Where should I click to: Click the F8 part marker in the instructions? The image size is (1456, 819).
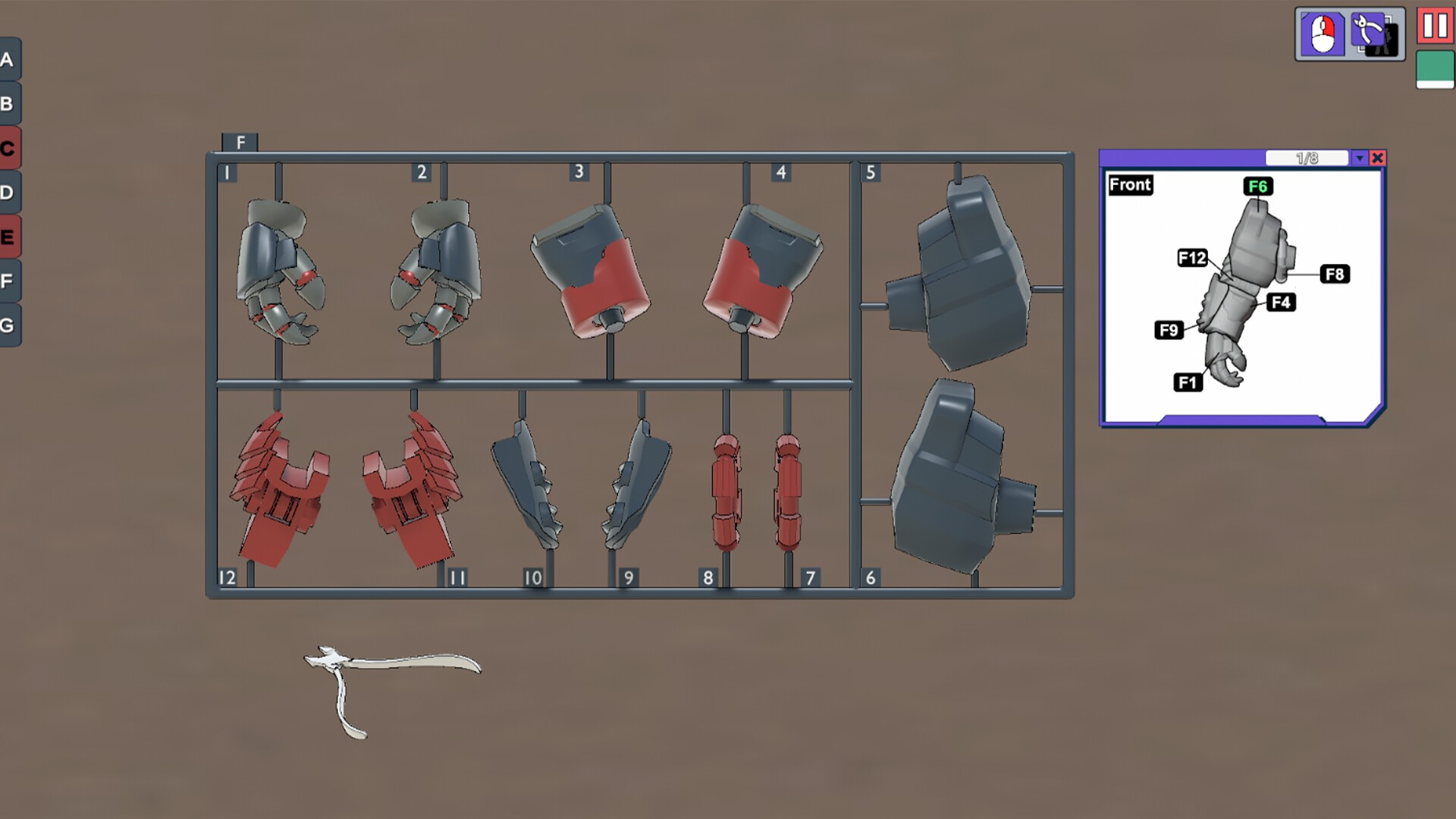click(x=1335, y=275)
